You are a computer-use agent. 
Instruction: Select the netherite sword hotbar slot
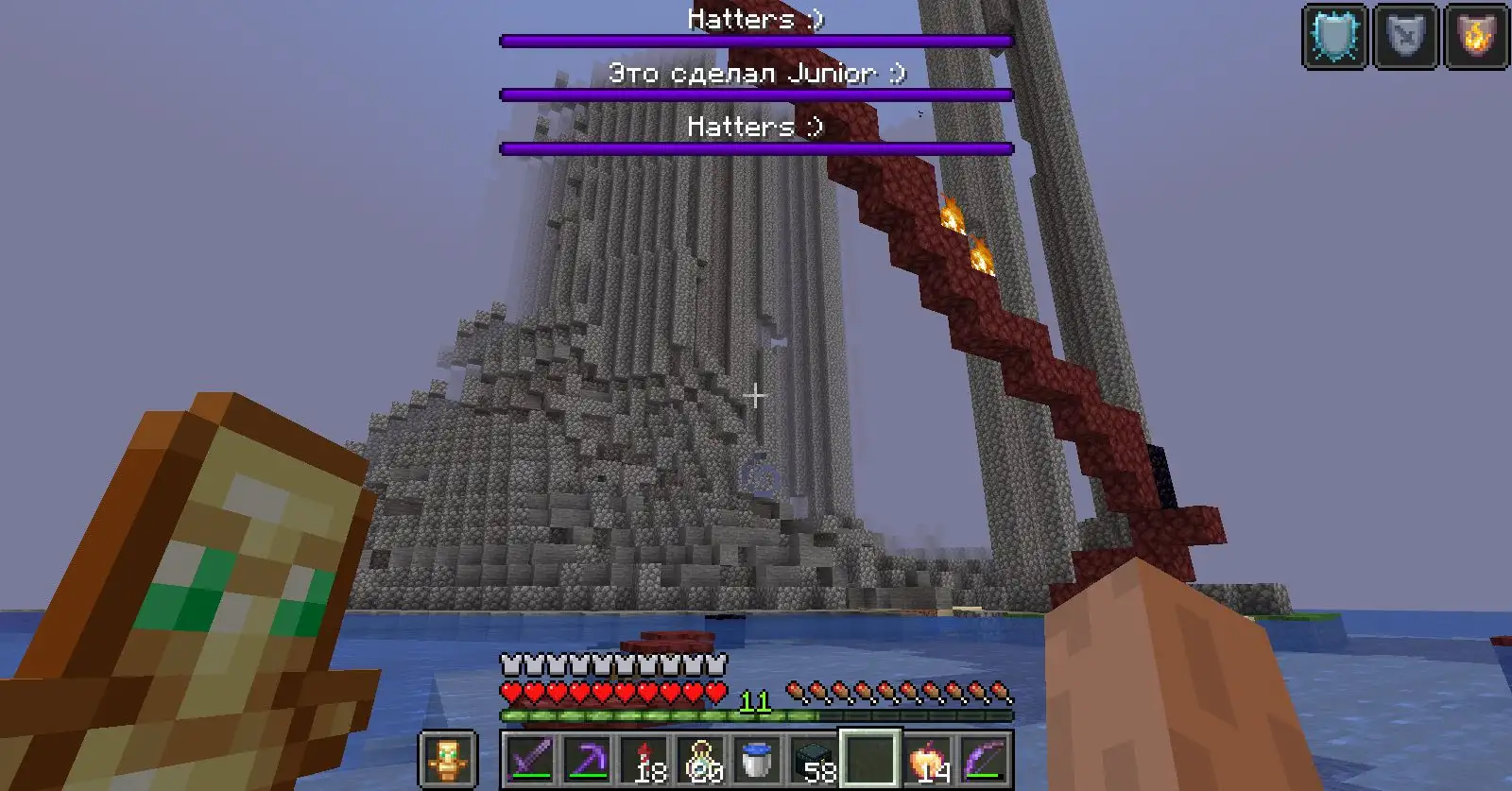528,759
